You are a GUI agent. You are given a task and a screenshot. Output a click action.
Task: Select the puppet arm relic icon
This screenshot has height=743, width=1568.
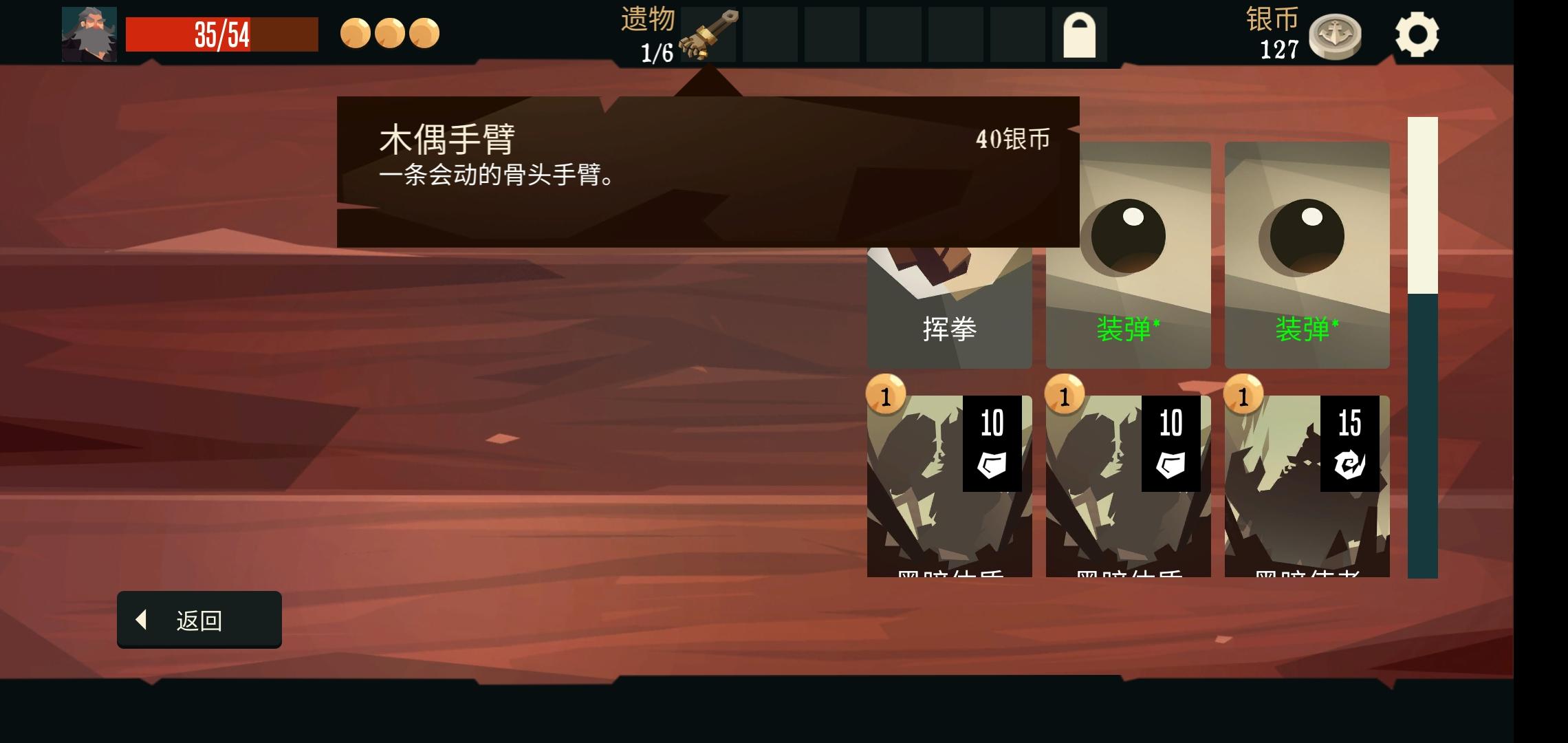[x=708, y=34]
